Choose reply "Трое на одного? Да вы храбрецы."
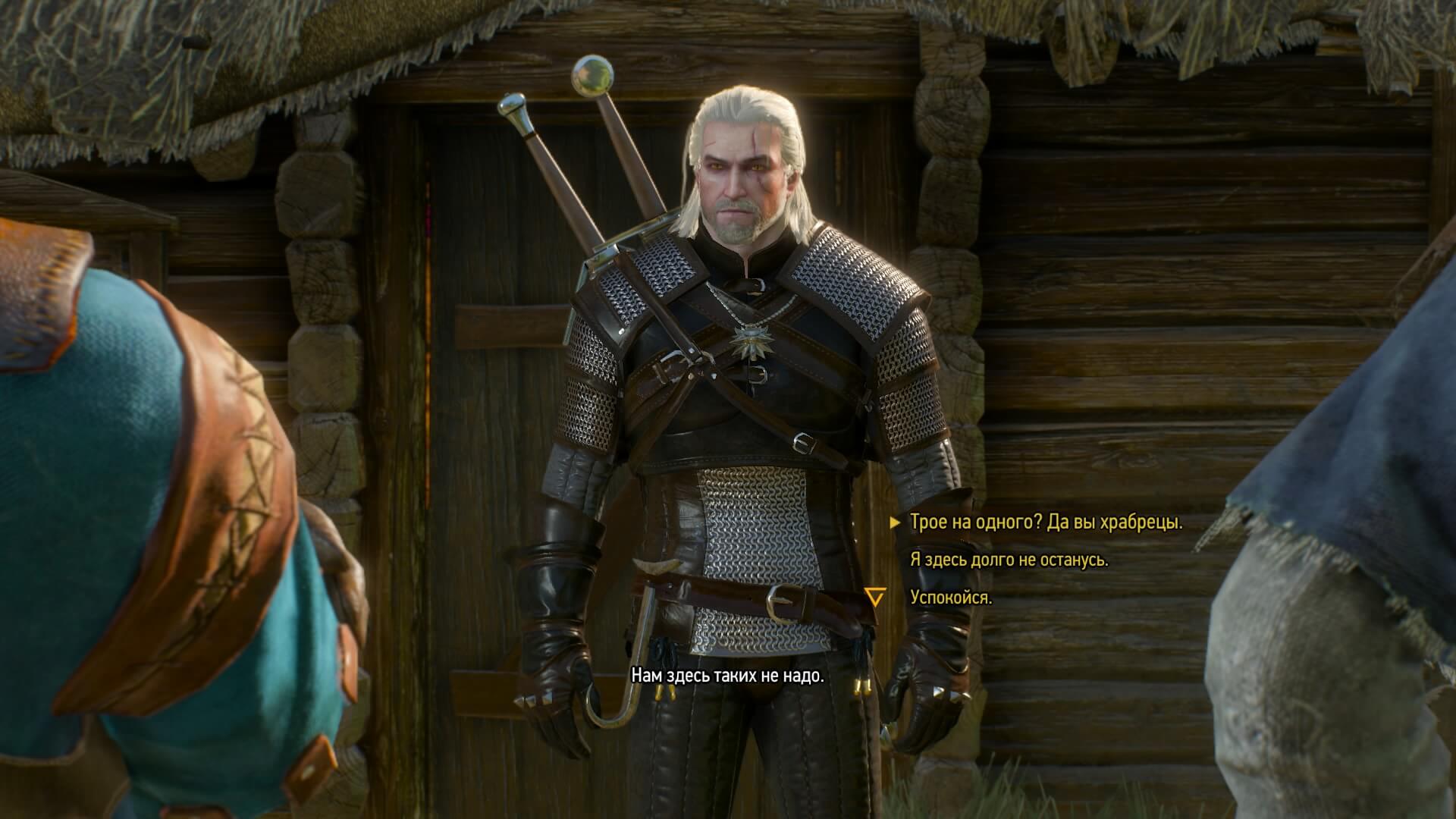This screenshot has height=819, width=1456. (1046, 522)
